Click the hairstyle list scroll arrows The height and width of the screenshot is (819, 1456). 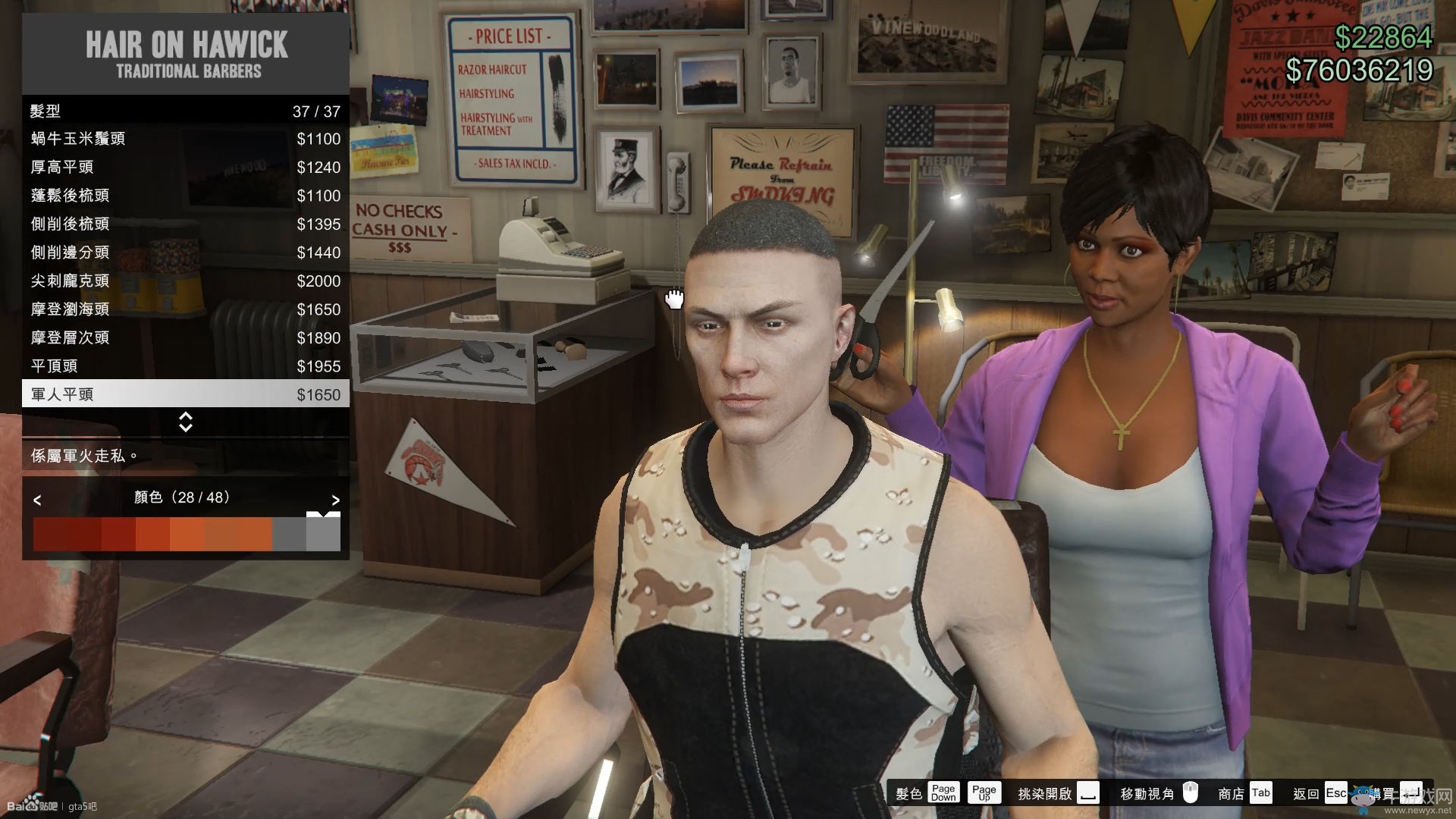[x=185, y=422]
